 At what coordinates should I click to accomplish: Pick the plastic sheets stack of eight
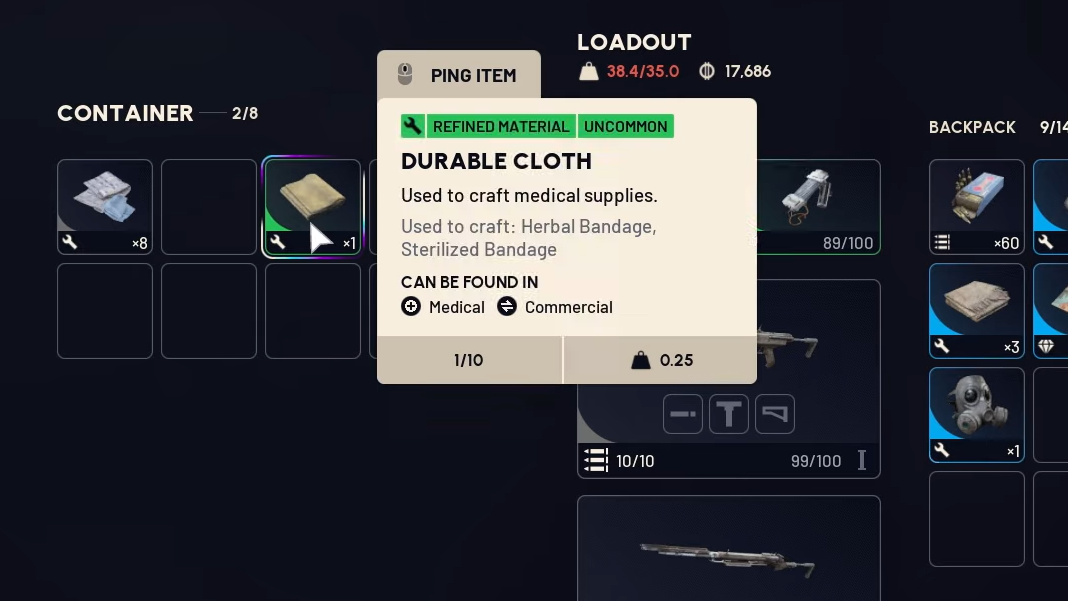(x=105, y=207)
